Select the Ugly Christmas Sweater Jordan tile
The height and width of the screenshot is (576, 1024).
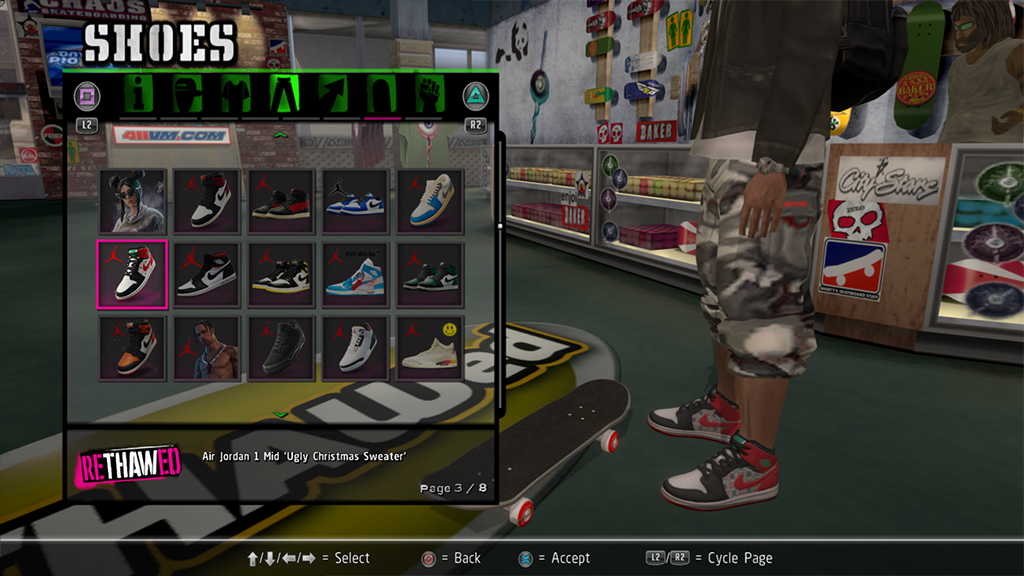[132, 273]
